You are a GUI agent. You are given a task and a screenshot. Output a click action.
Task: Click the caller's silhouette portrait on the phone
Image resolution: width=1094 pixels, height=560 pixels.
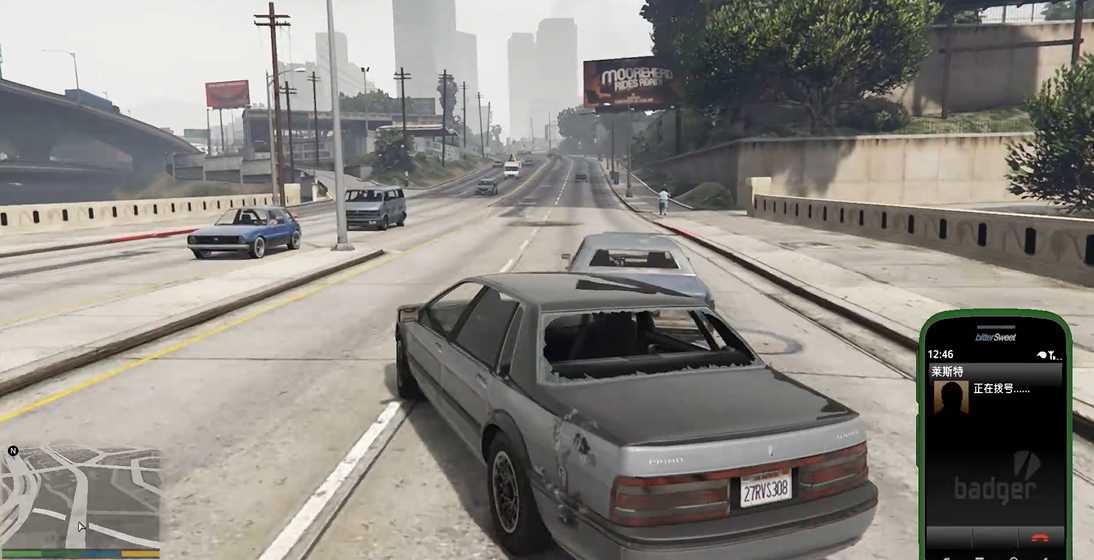click(950, 397)
